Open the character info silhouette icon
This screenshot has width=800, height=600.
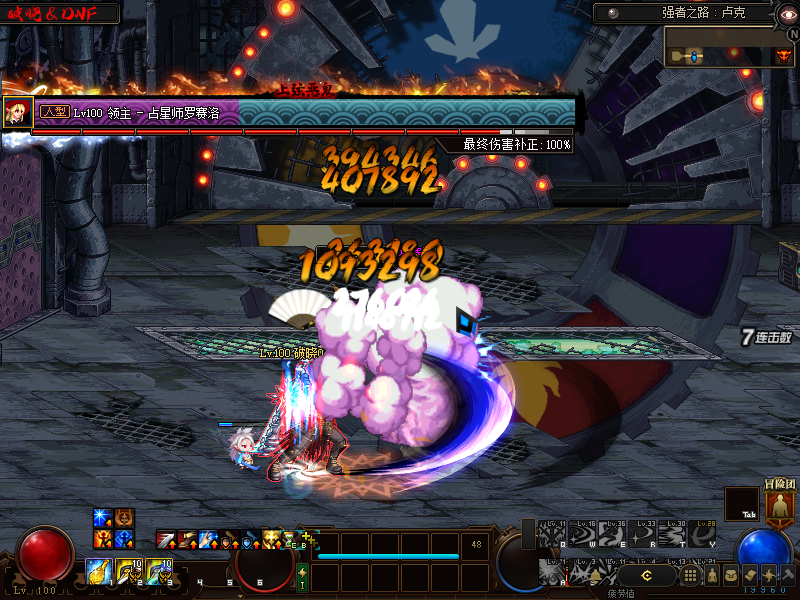pos(712,576)
